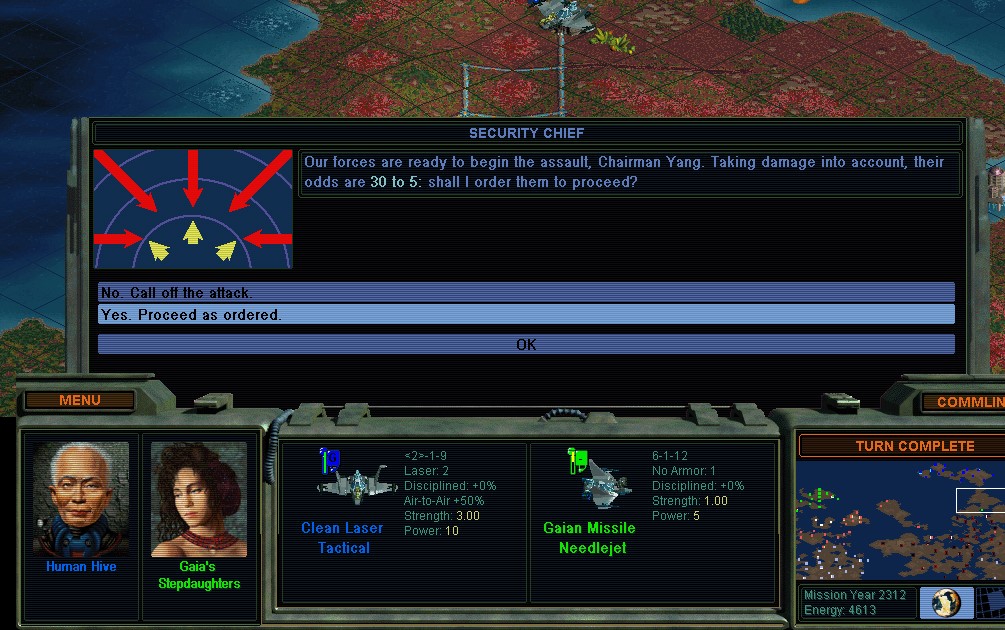
Task: Click the planet globe icon
Action: [945, 602]
